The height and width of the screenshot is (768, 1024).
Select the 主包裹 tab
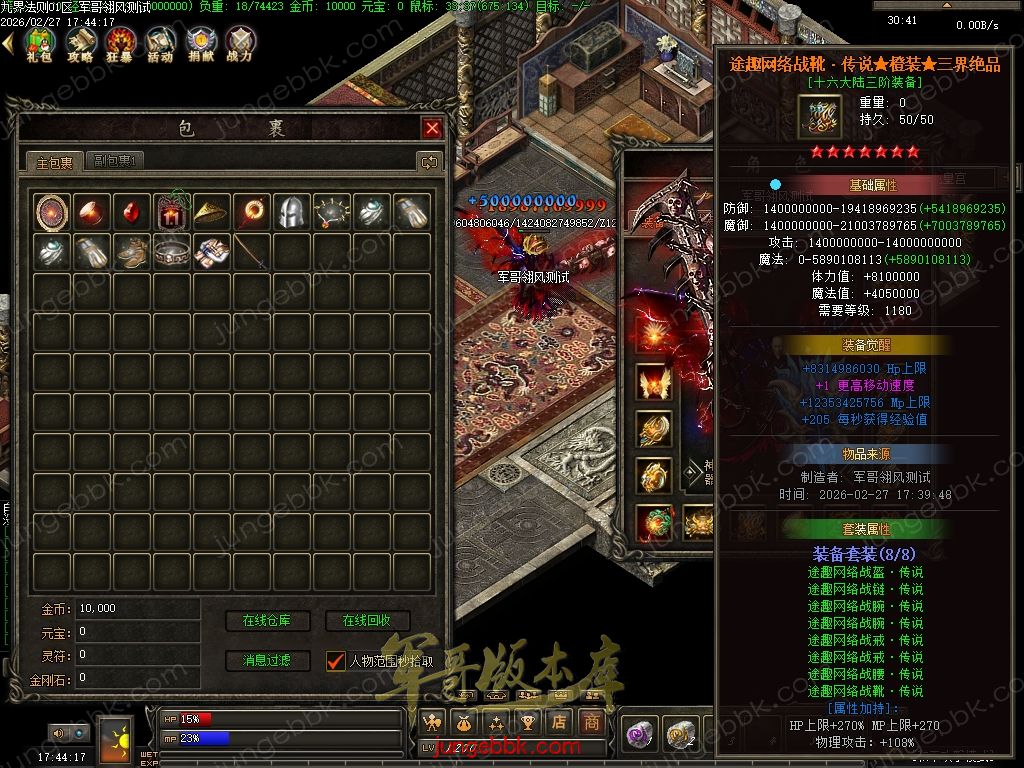click(x=55, y=162)
